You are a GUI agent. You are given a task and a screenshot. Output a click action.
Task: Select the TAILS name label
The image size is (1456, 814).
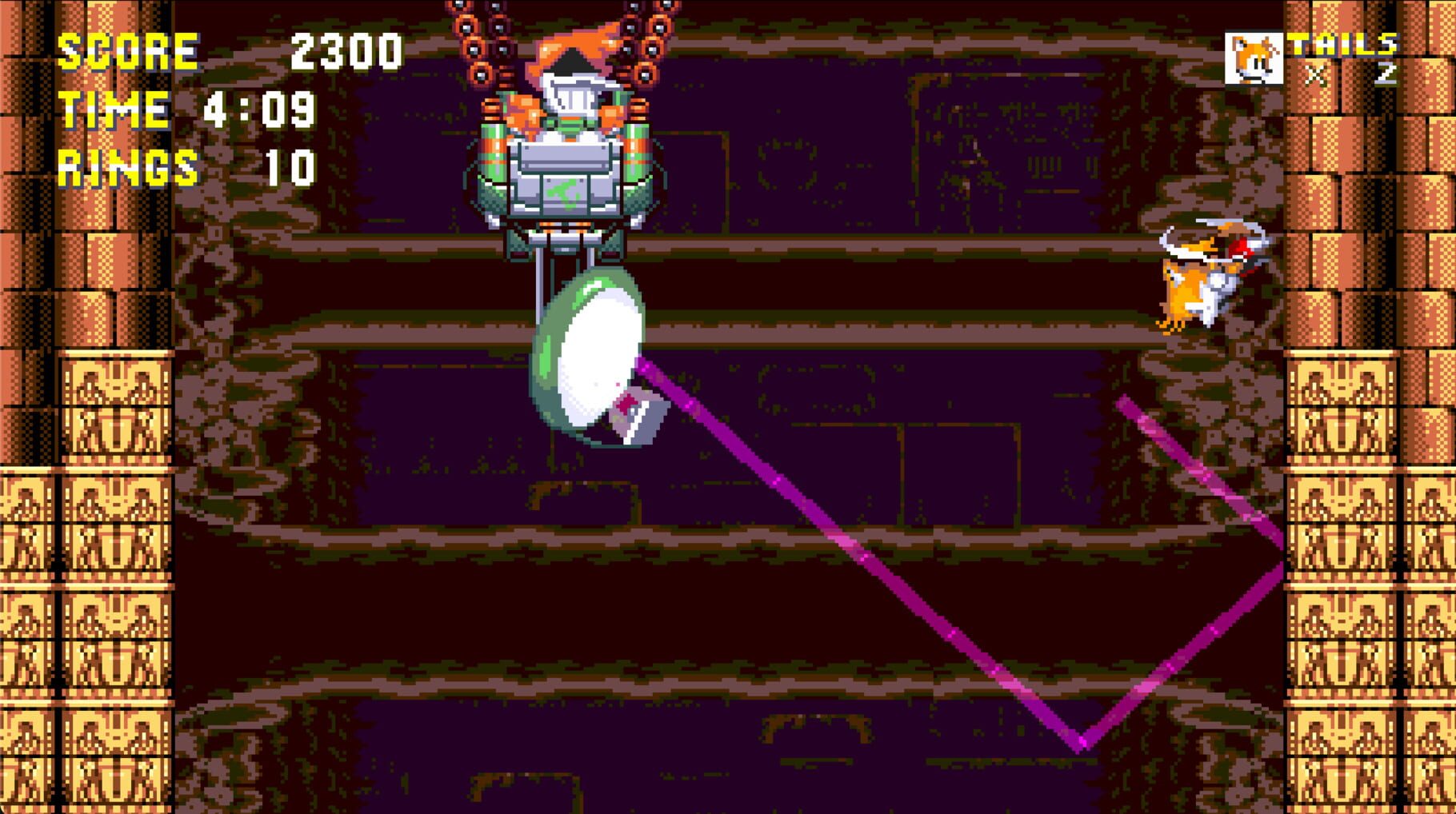click(1344, 44)
